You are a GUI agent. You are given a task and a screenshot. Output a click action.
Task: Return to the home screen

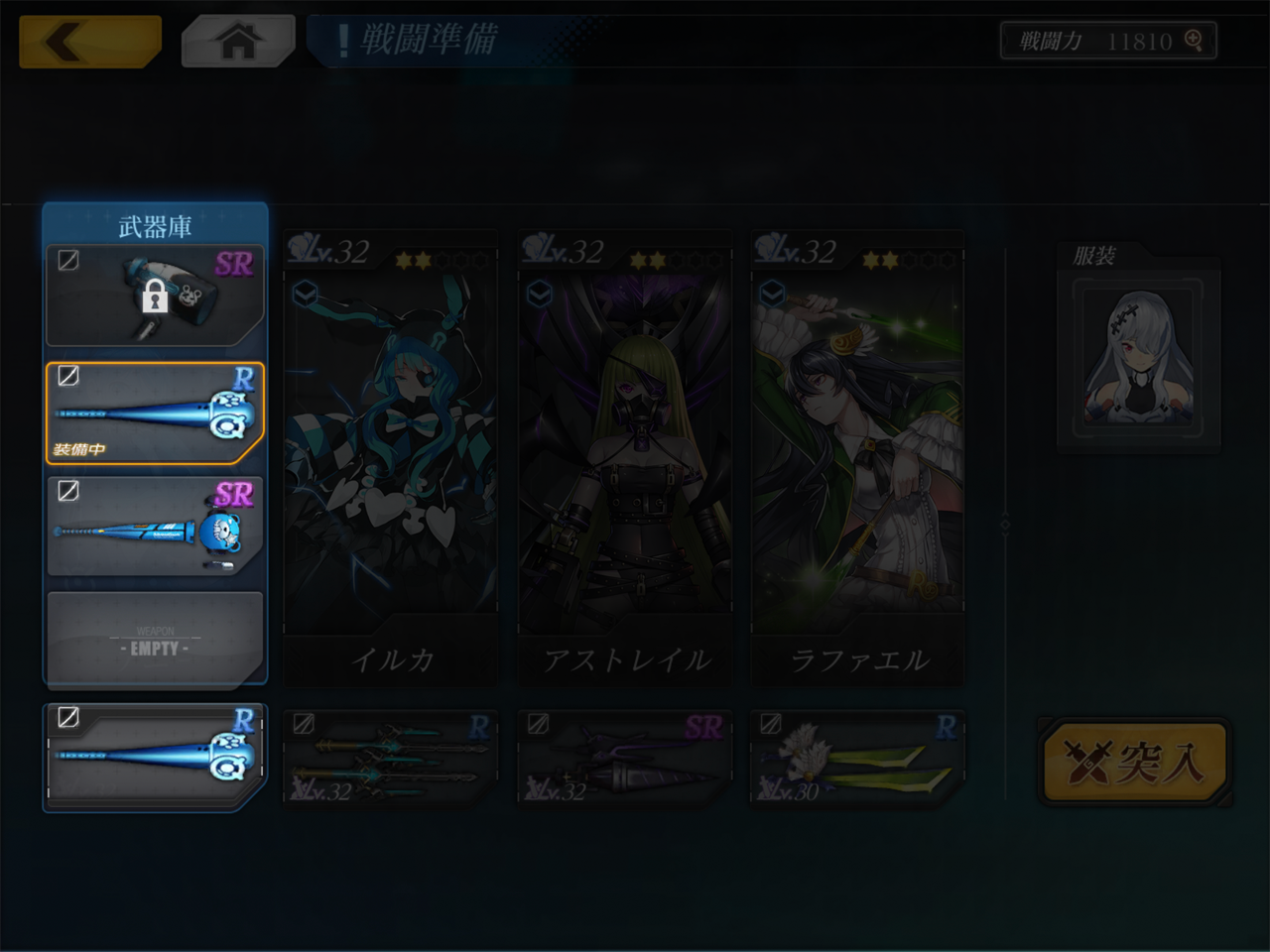(238, 42)
